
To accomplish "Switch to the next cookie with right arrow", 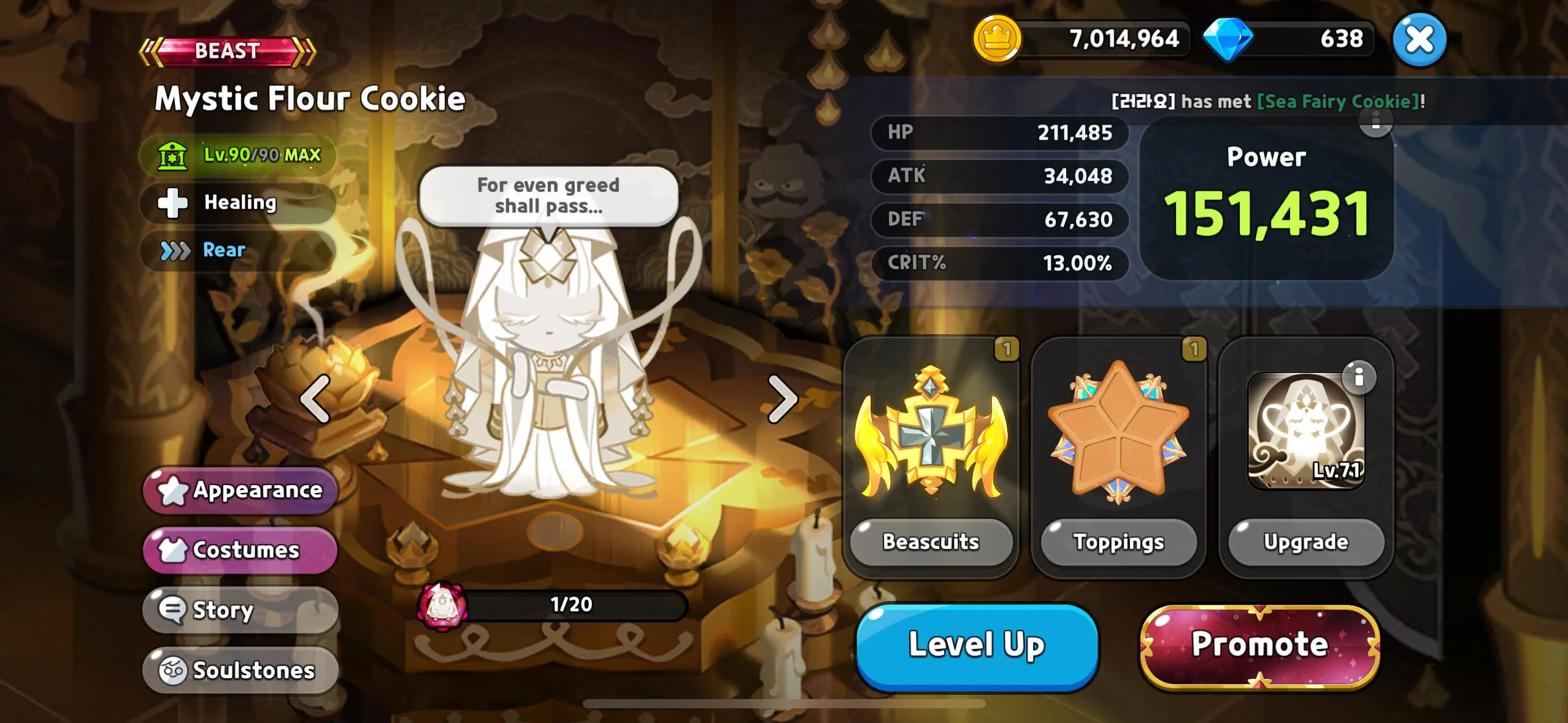I will 782,399.
